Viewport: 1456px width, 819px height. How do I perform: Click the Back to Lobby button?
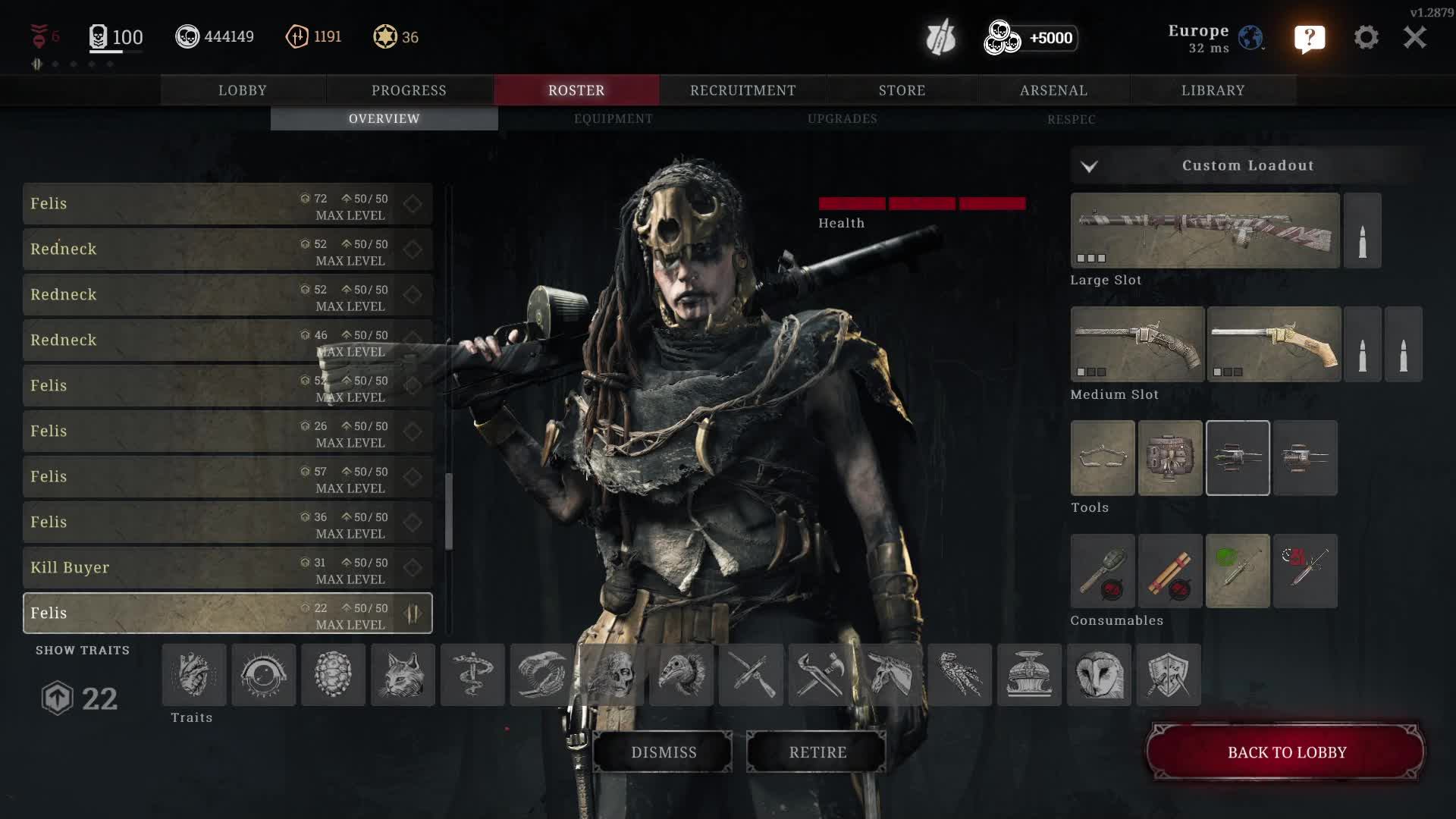click(1286, 752)
